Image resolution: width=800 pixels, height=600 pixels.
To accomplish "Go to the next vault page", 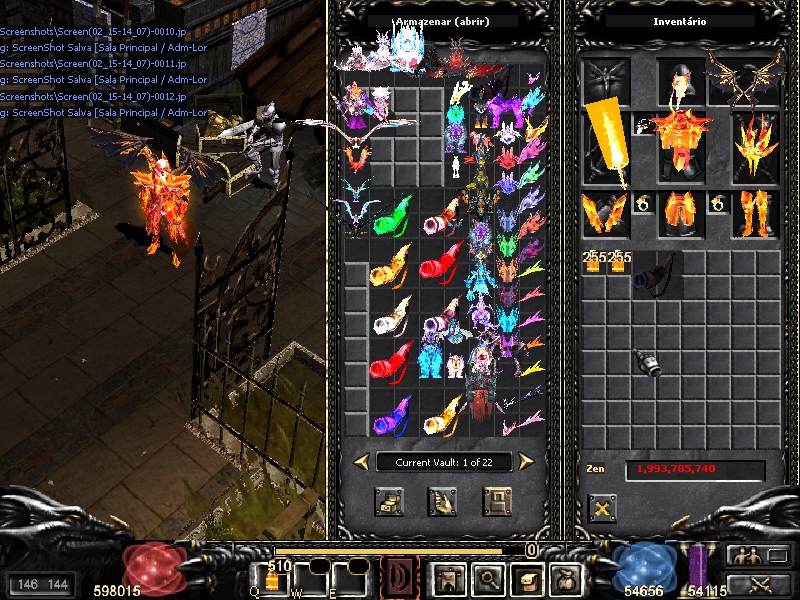I will (x=526, y=461).
